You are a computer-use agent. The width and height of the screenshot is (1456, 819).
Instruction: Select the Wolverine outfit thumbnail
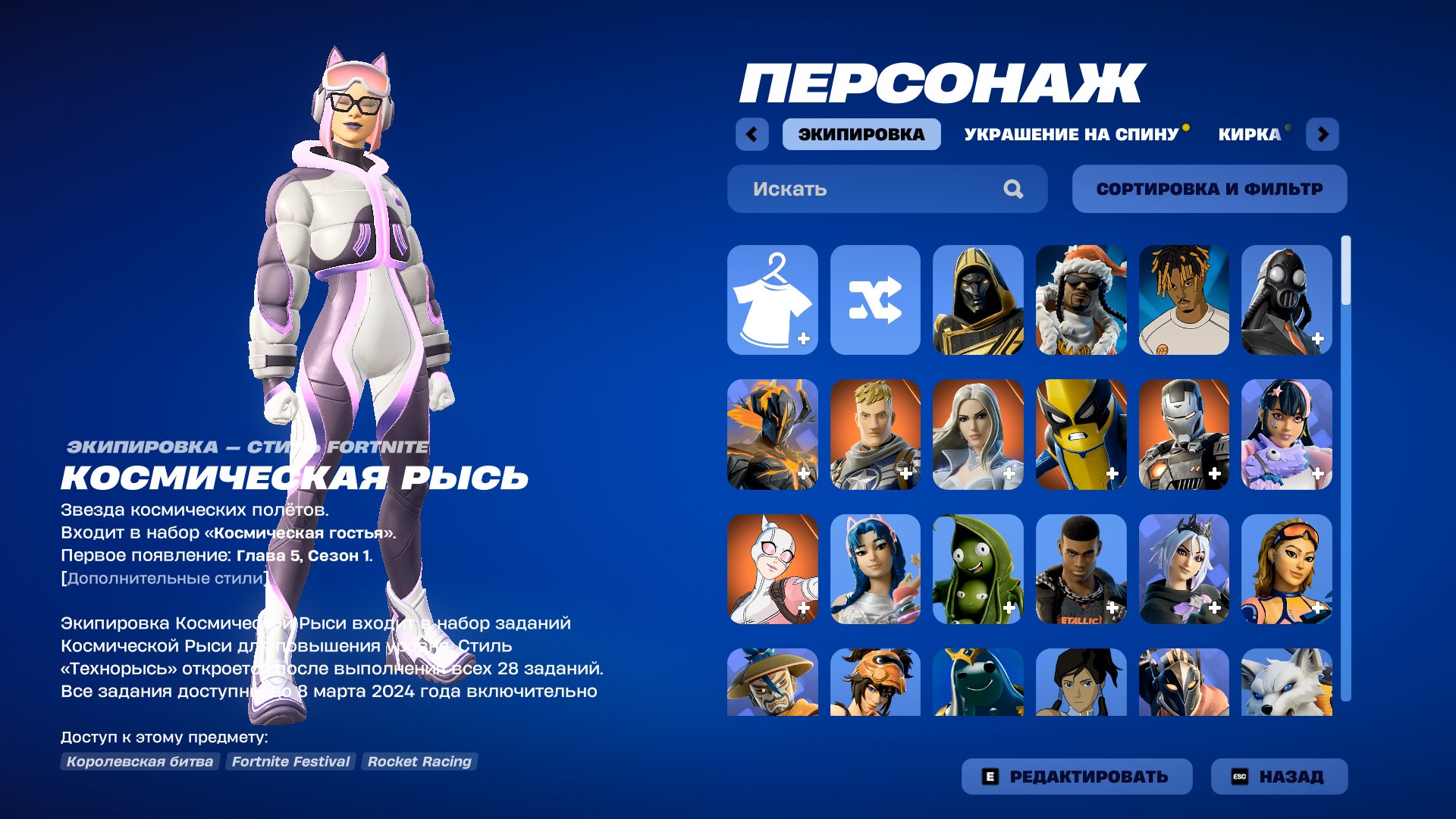[x=1081, y=434]
